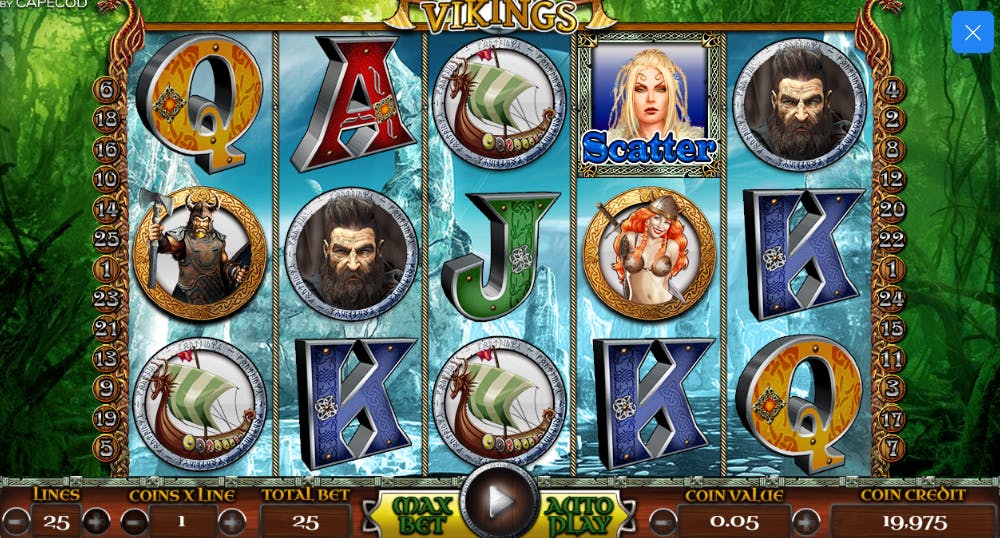Select payline number 6 badge
This screenshot has width=1000, height=538.
click(x=106, y=90)
